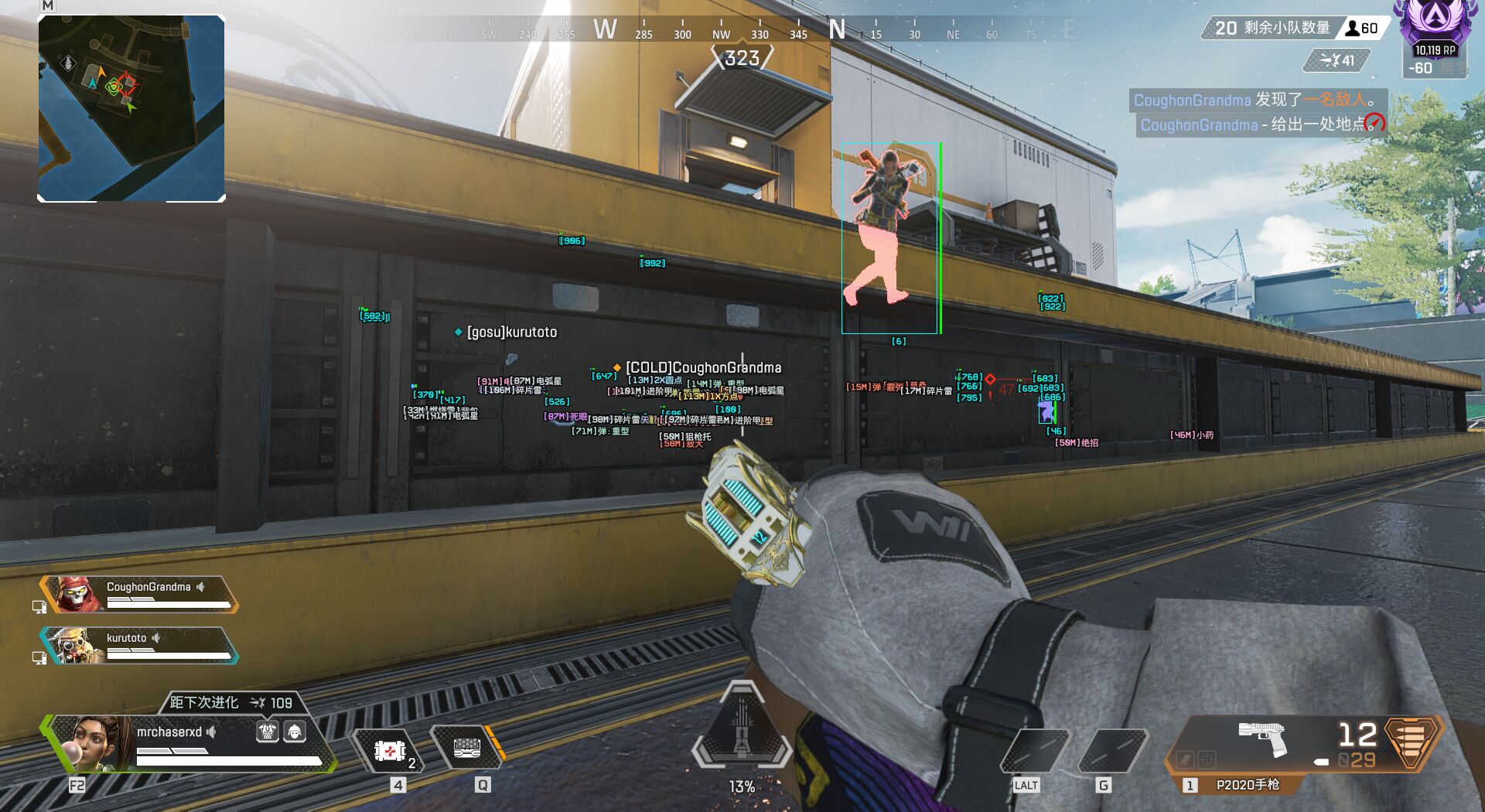Click the squads remaining counter
The height and width of the screenshot is (812, 1485).
[x=1272, y=29]
